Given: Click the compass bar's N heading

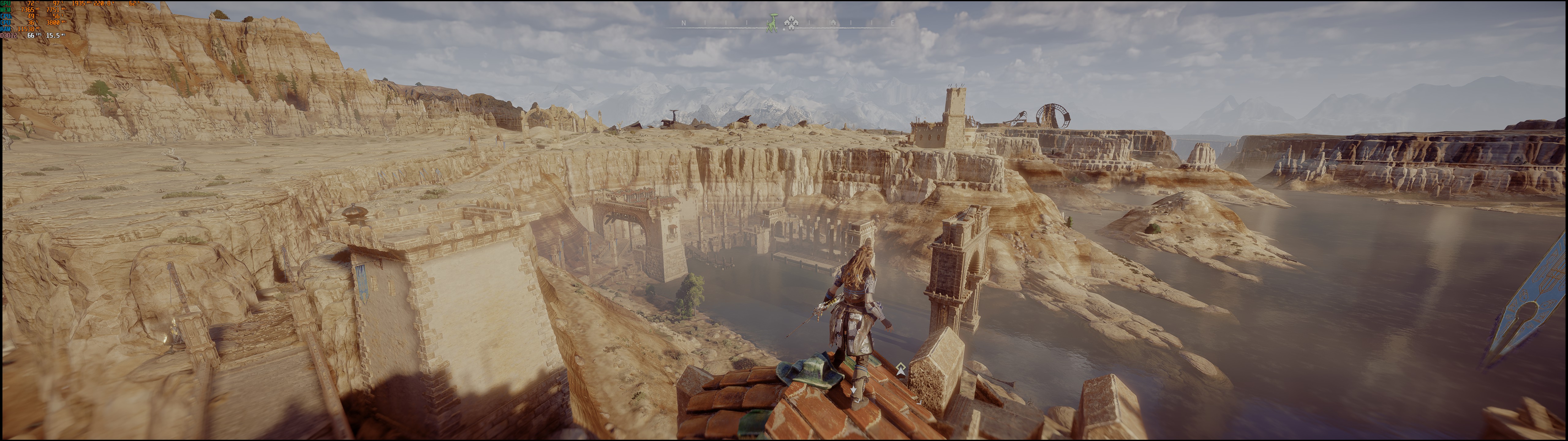Looking at the screenshot, I should point(684,23).
